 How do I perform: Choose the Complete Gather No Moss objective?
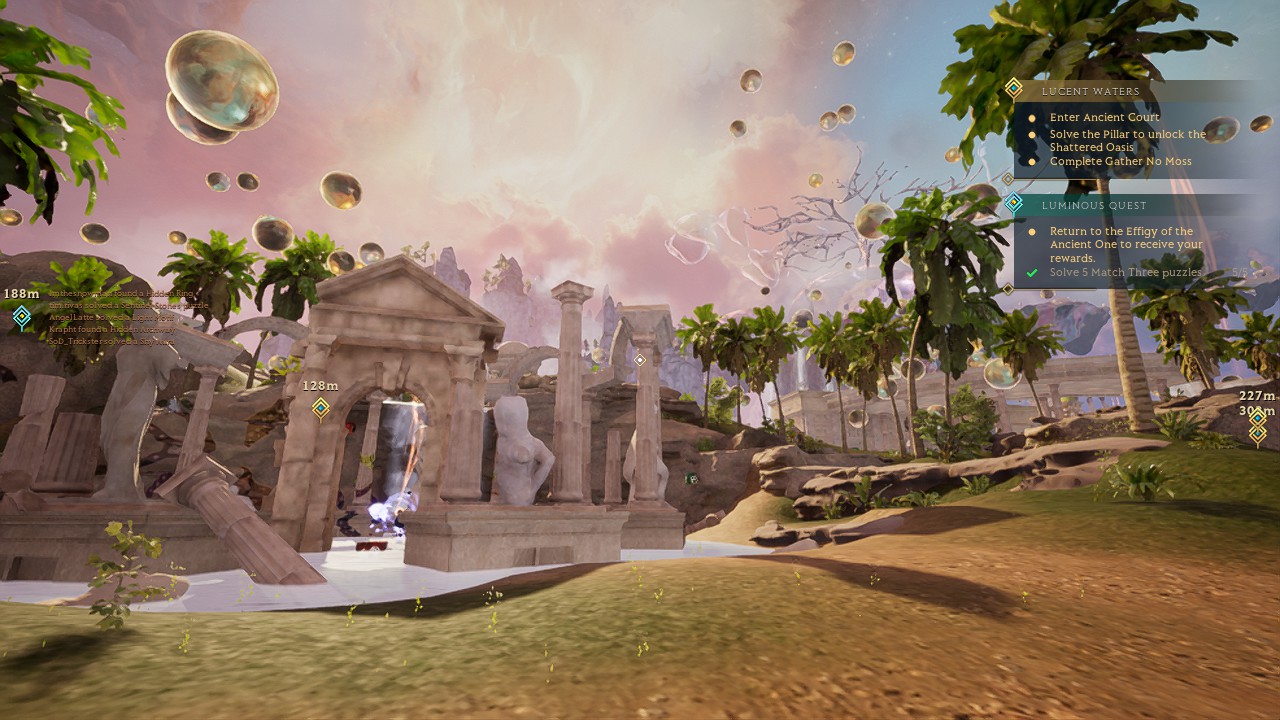[x=1120, y=161]
